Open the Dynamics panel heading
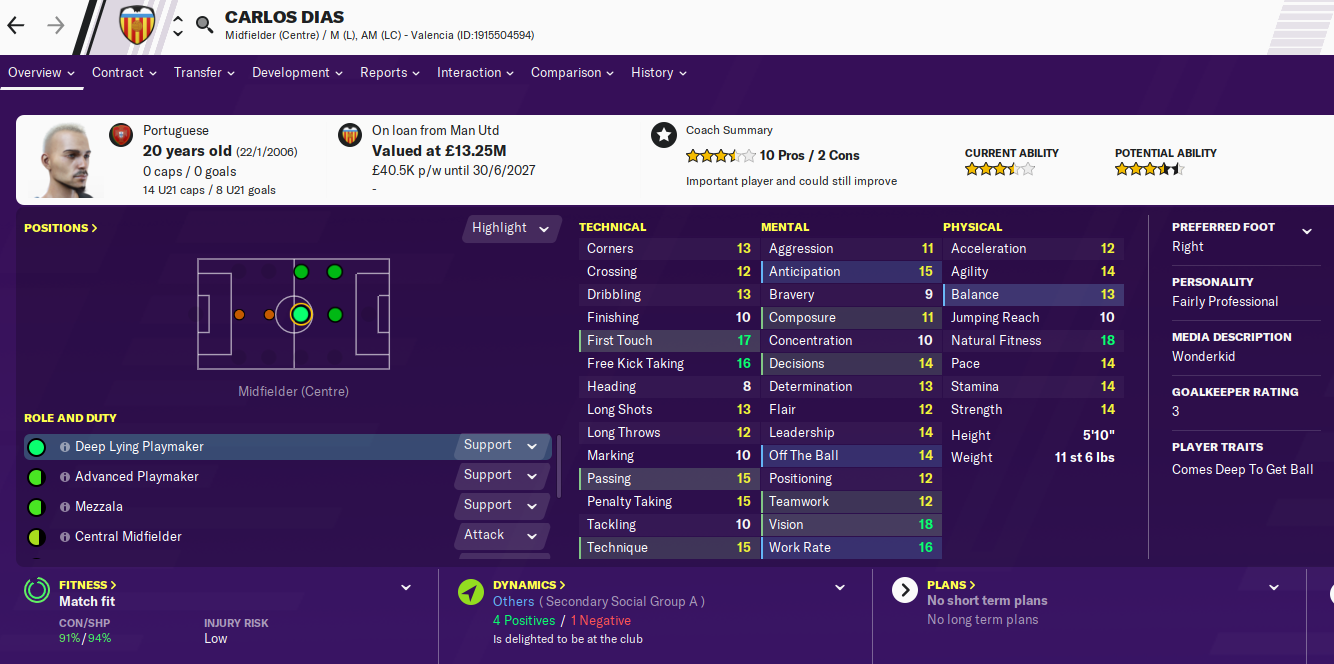The image size is (1334, 664). tap(529, 585)
